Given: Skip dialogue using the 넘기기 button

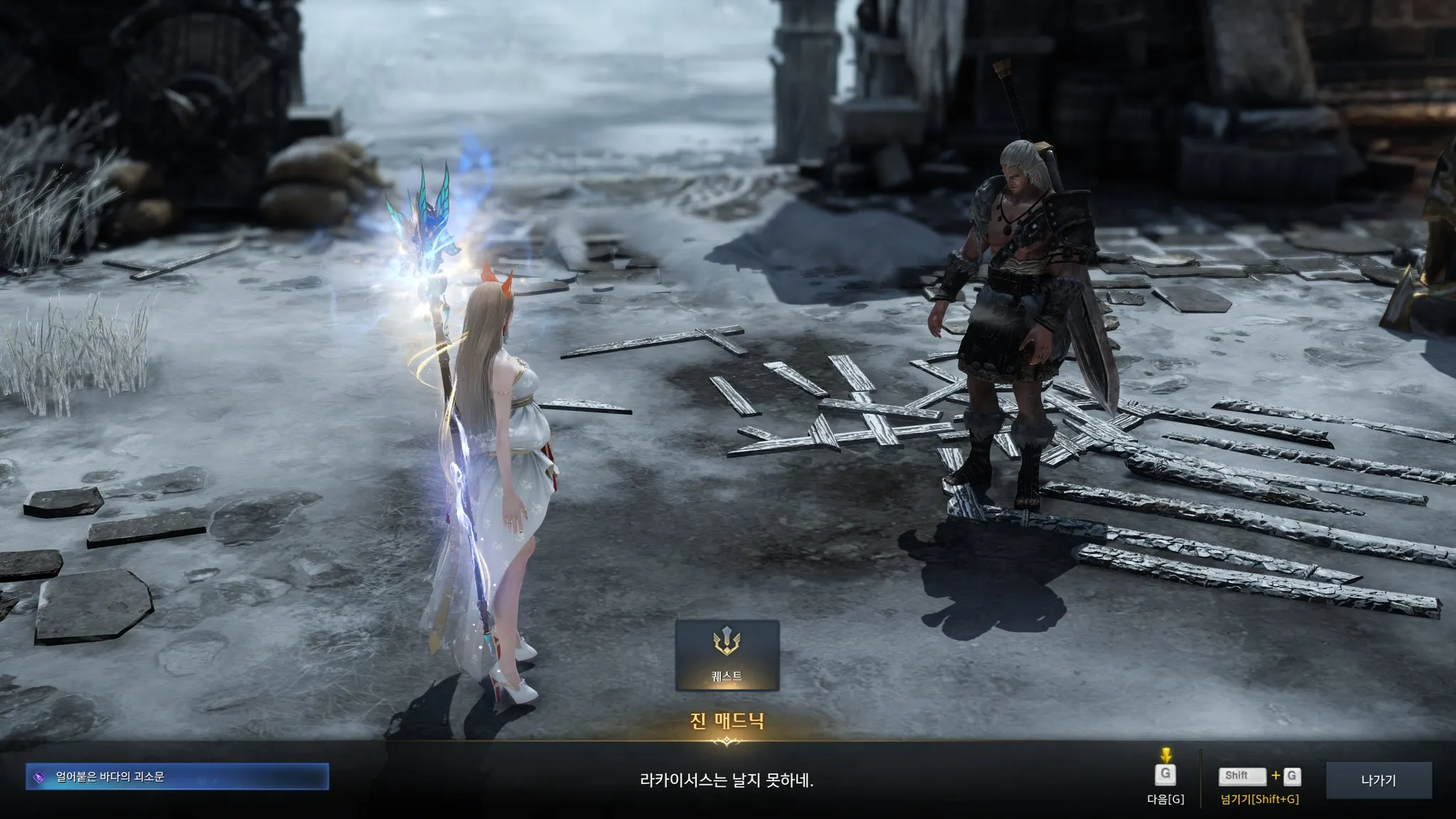Looking at the screenshot, I should point(1260,777).
